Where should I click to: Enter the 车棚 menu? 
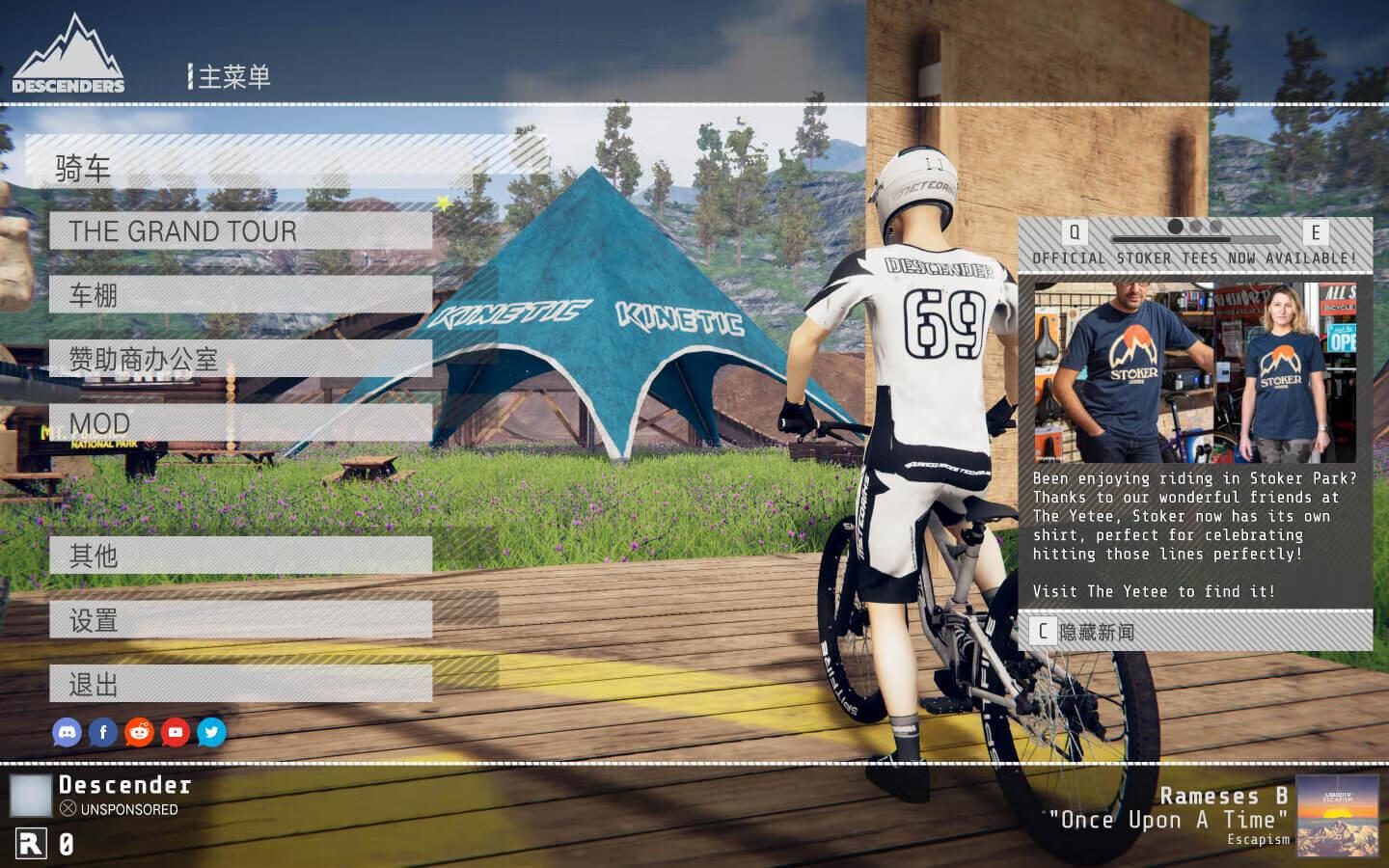(x=240, y=295)
